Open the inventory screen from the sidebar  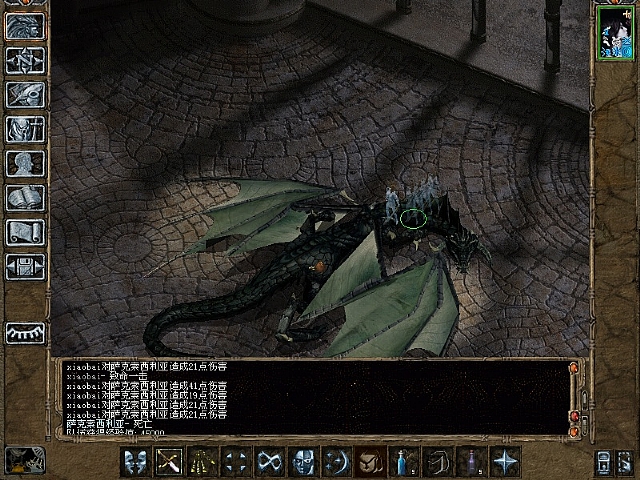24,129
